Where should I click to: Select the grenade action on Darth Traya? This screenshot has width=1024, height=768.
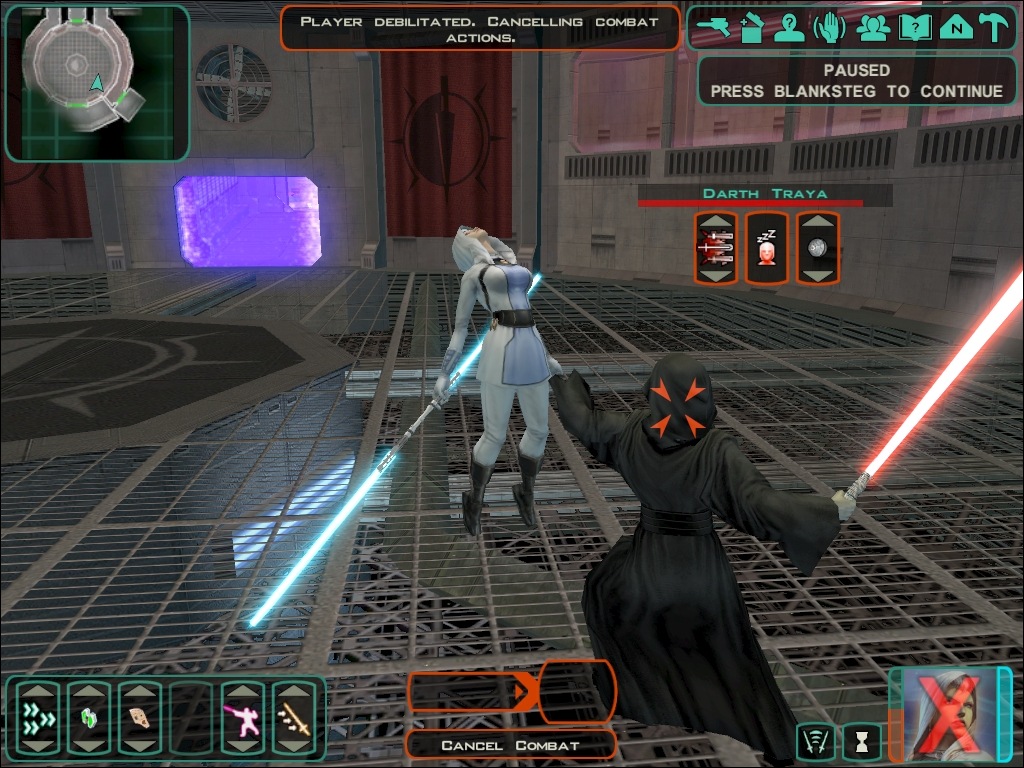[818, 247]
